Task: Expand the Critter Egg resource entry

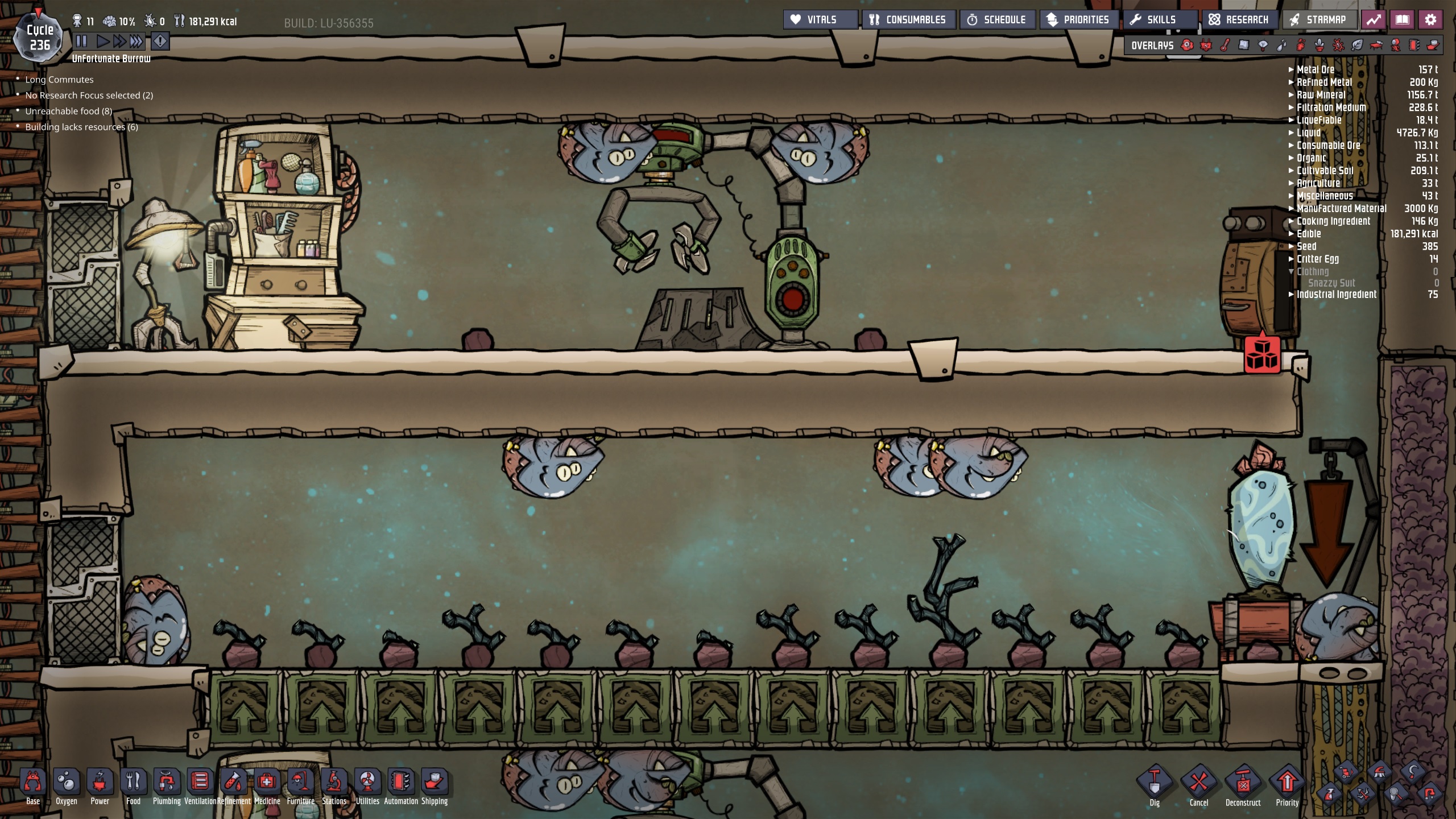Action: coord(1290,259)
